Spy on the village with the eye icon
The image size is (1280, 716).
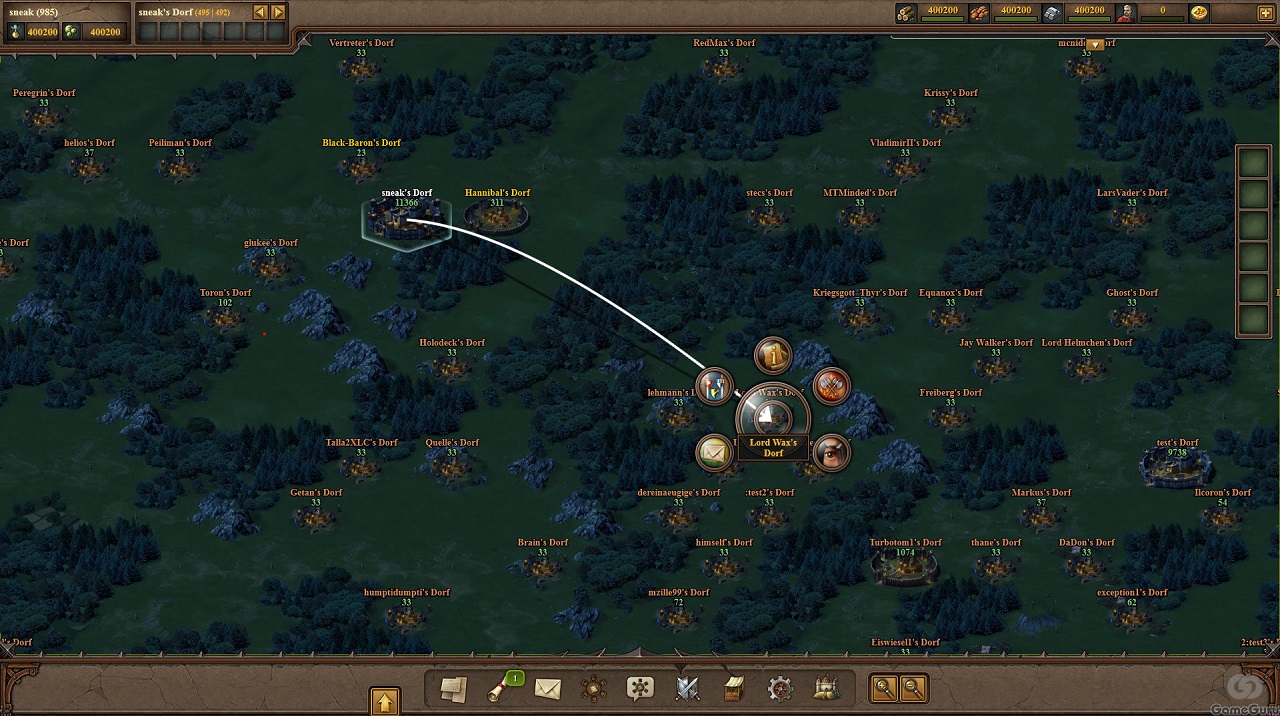pyautogui.click(x=831, y=453)
